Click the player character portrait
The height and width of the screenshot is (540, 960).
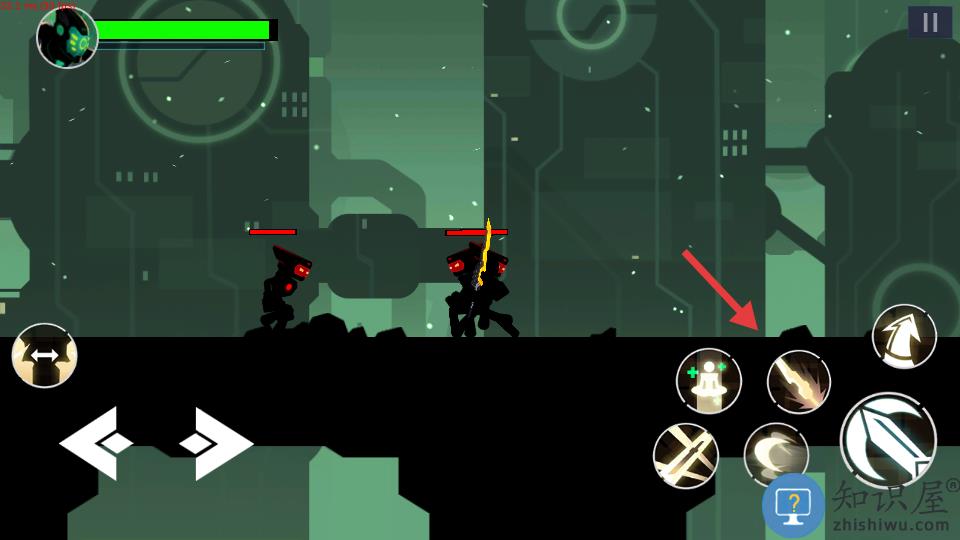(x=66, y=38)
